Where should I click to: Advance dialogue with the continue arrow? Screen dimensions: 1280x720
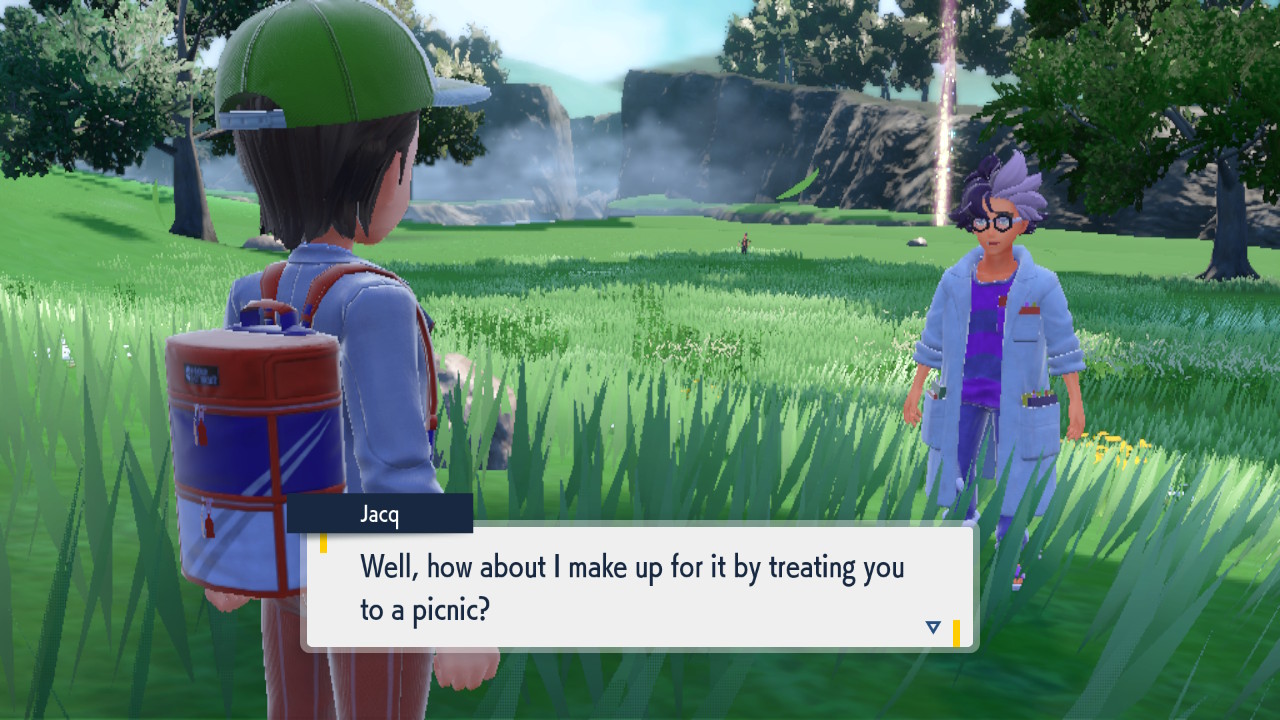point(933,627)
